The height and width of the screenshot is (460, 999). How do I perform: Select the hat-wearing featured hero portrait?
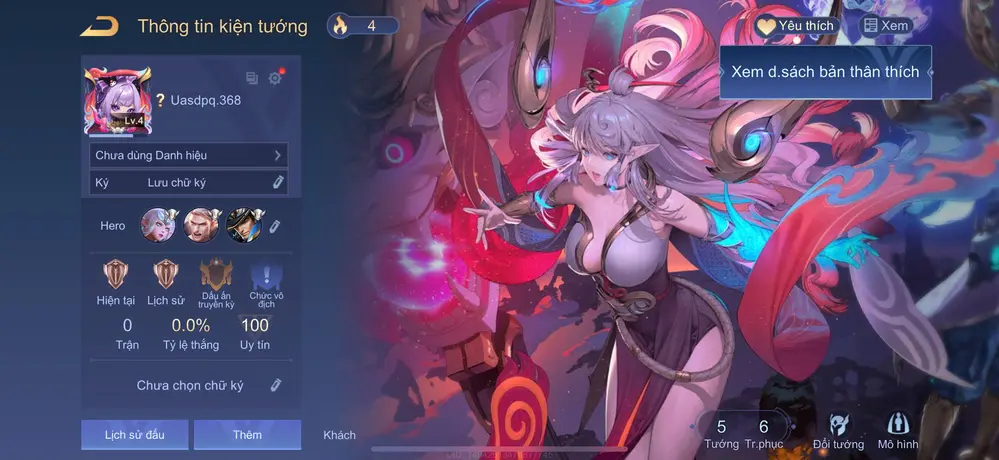tap(244, 225)
